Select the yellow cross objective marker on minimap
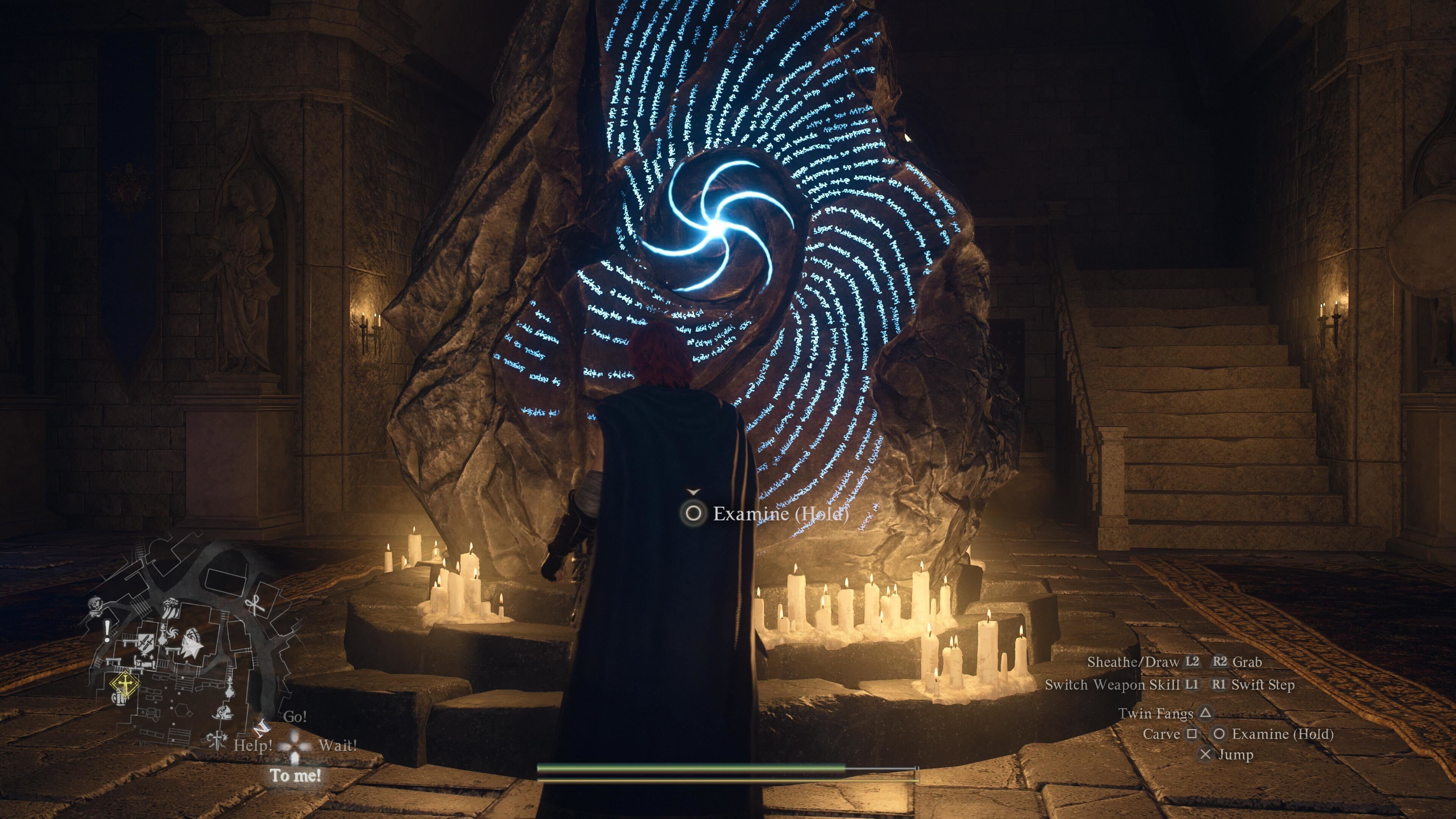Screen dimensions: 1456x819 pos(125,684)
